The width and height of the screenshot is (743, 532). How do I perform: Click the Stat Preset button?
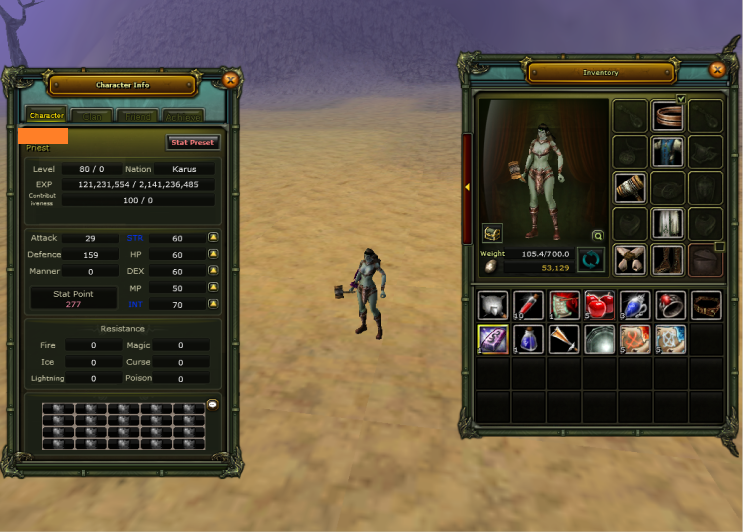(192, 143)
